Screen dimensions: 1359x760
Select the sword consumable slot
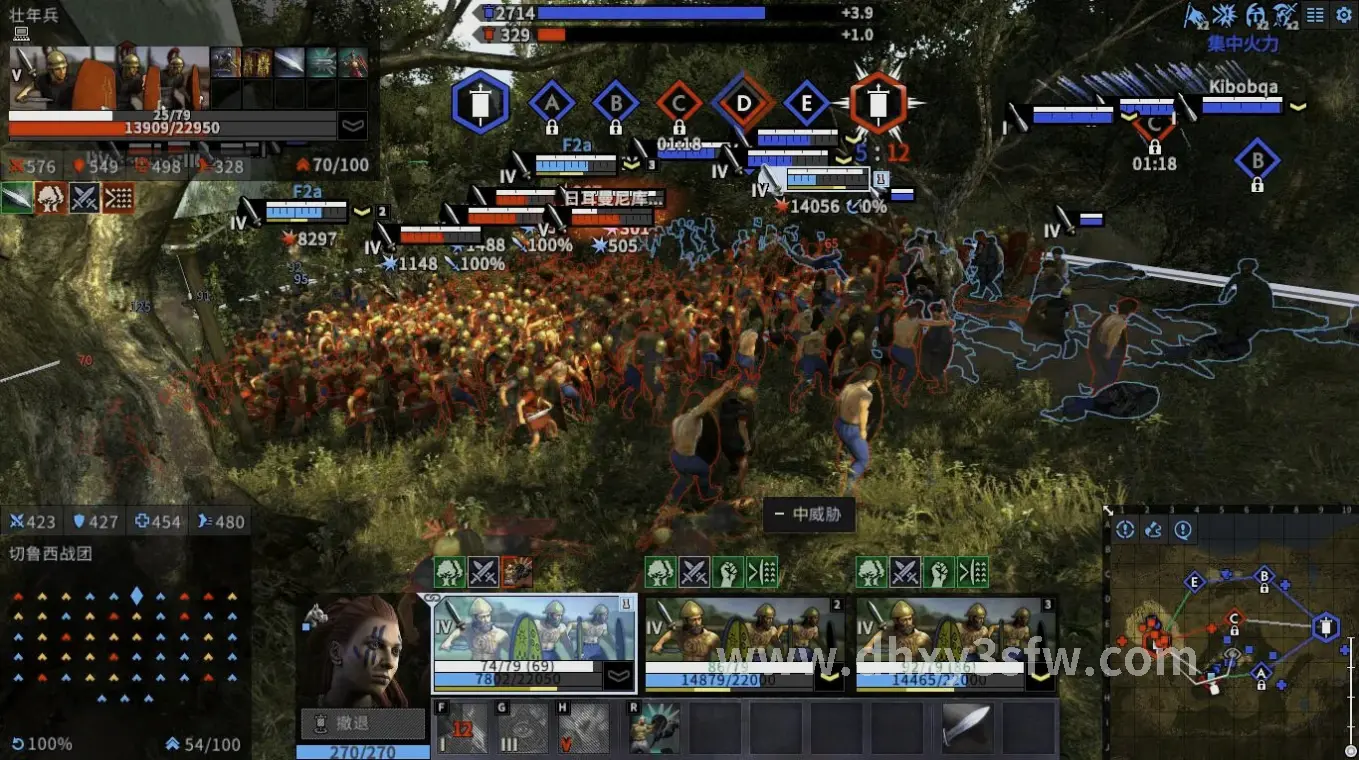click(967, 729)
